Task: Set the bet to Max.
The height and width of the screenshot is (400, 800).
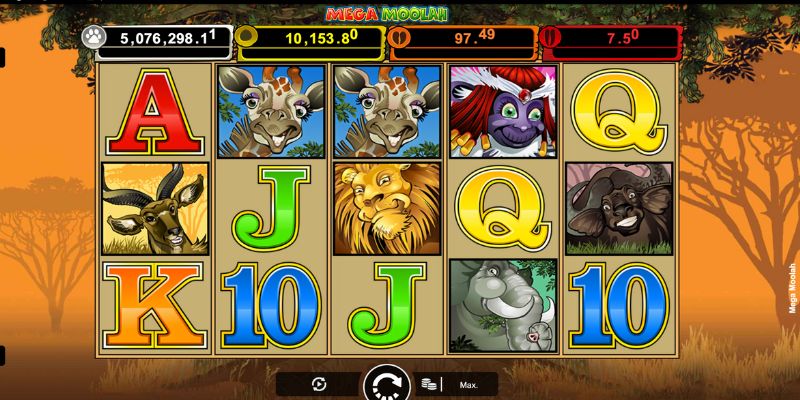Action: point(468,384)
